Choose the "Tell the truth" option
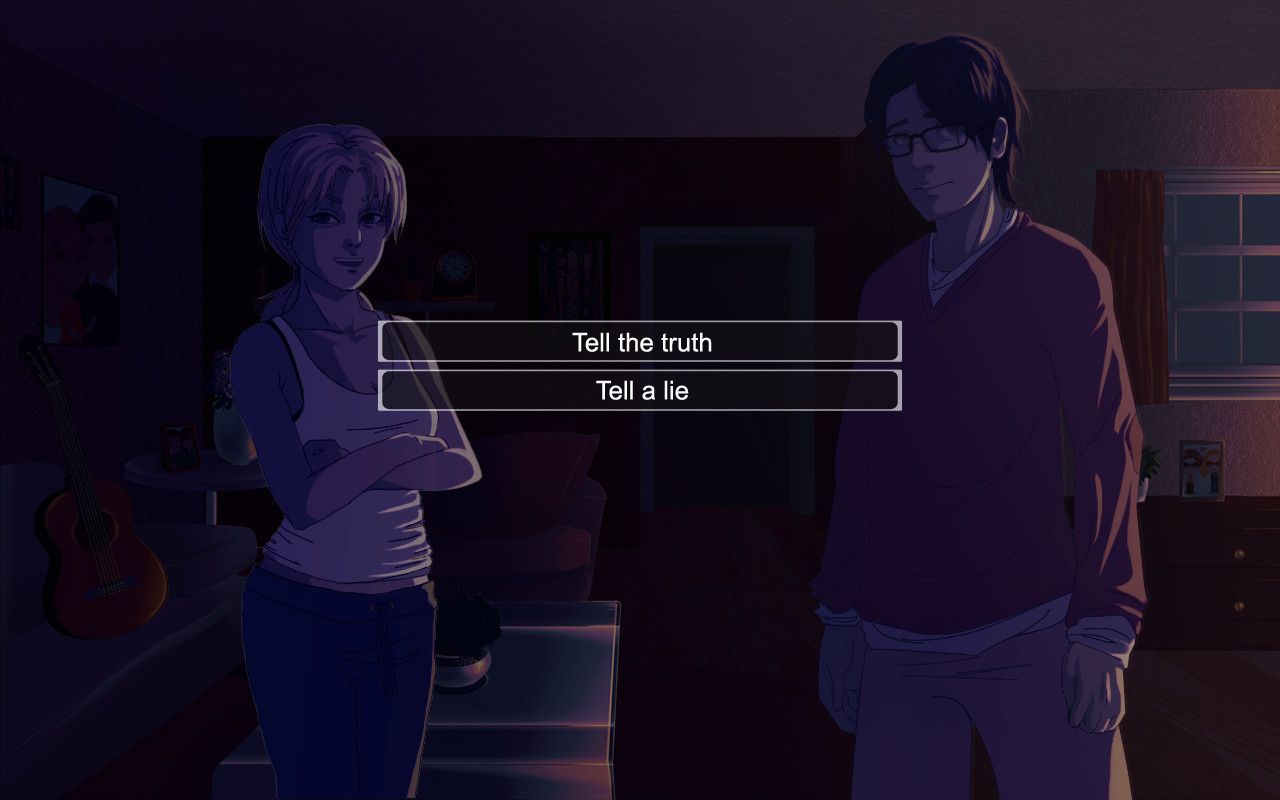 [640, 341]
